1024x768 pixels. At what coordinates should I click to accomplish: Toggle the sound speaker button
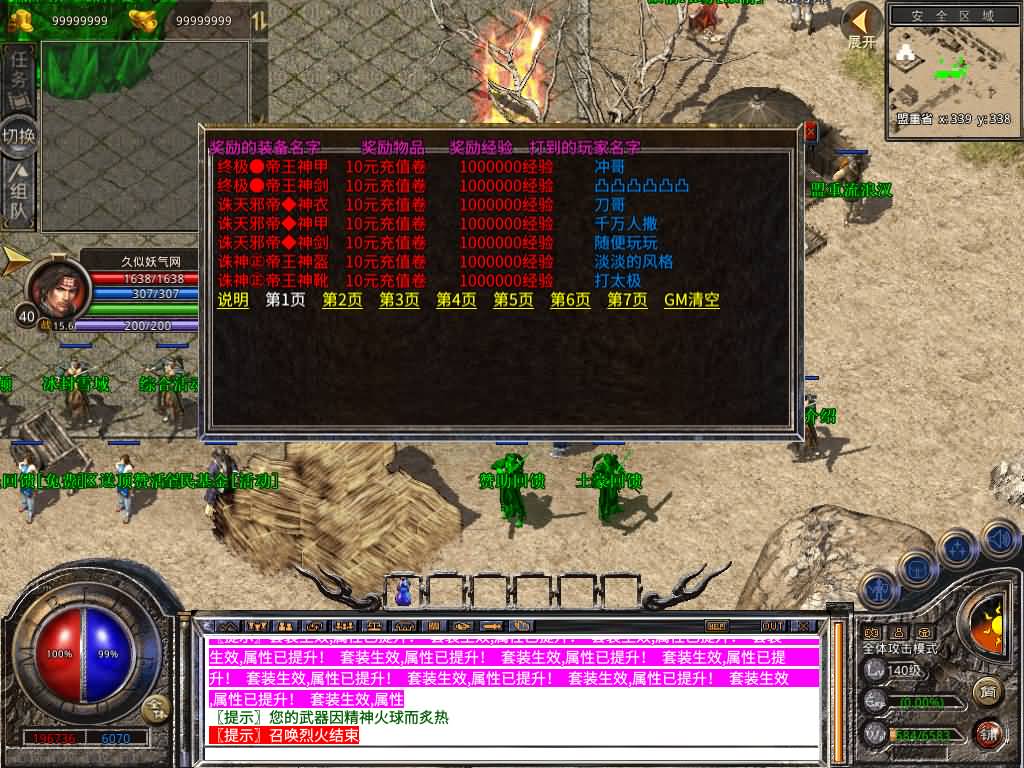point(998,539)
